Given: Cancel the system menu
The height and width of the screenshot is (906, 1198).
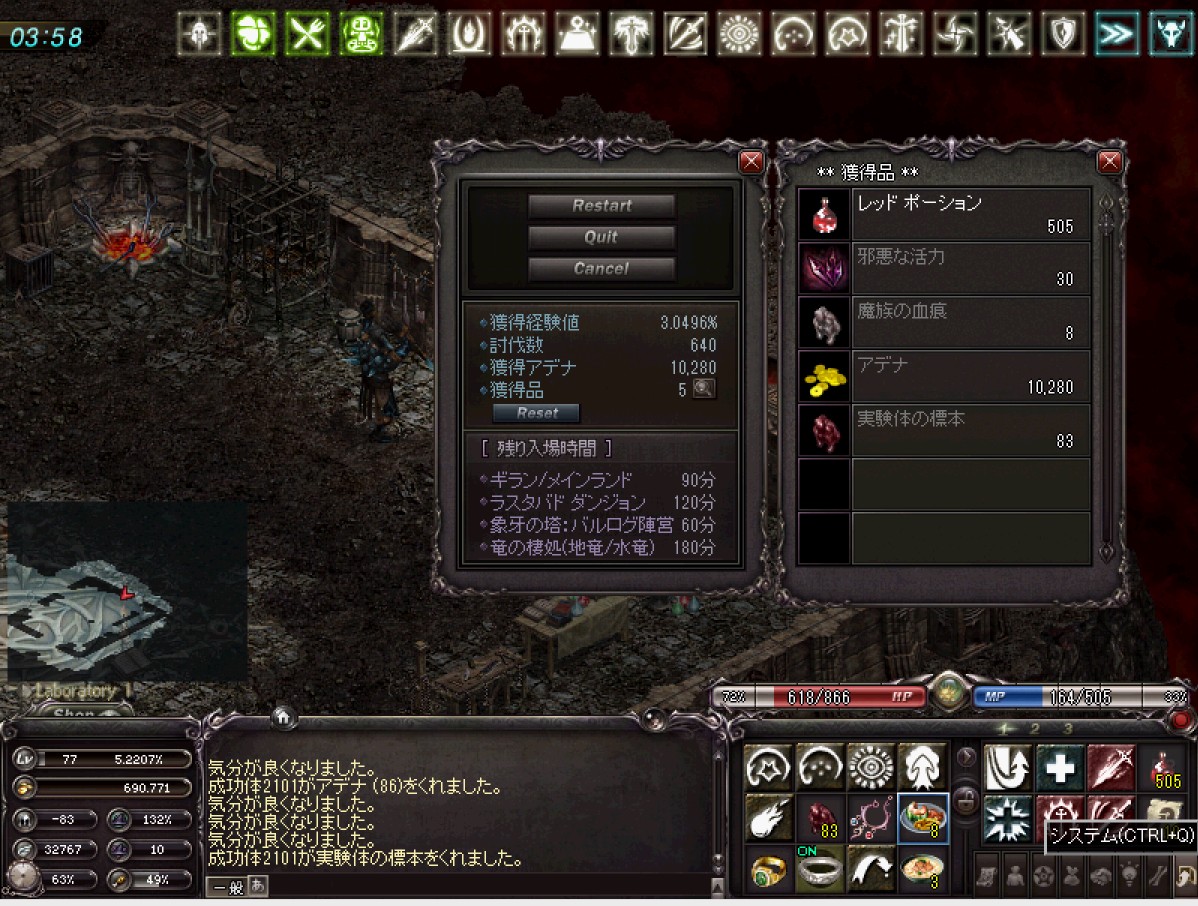Looking at the screenshot, I should tap(601, 268).
